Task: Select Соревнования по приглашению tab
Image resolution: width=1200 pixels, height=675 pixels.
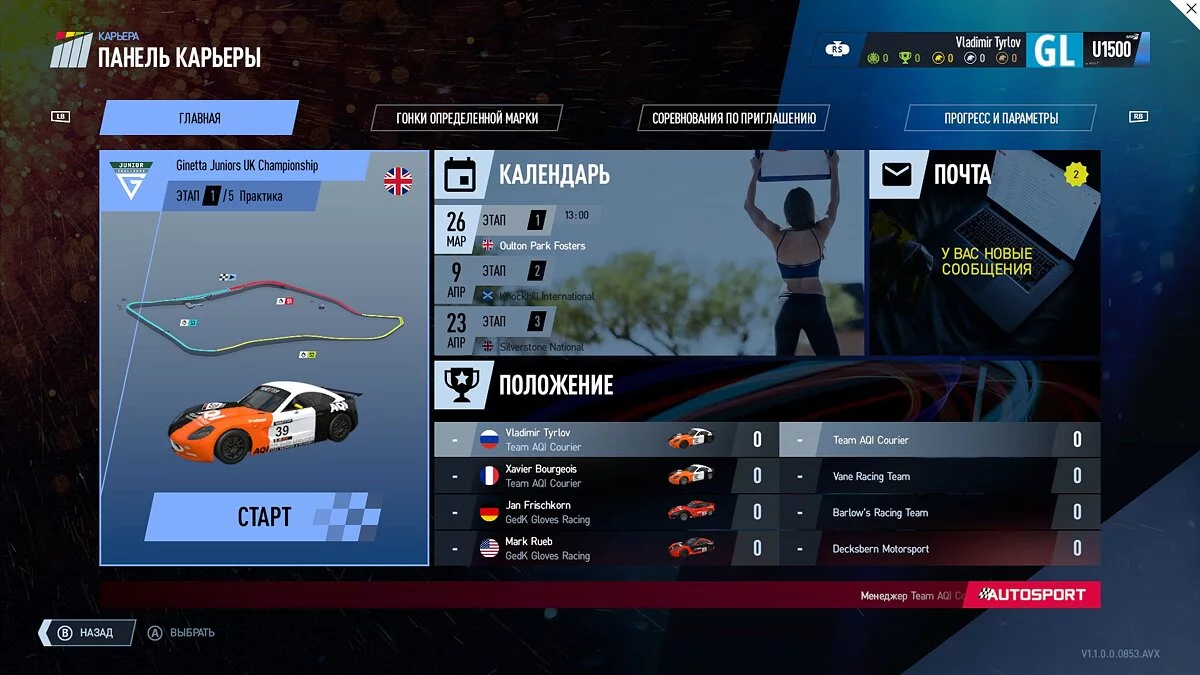Action: 734,118
